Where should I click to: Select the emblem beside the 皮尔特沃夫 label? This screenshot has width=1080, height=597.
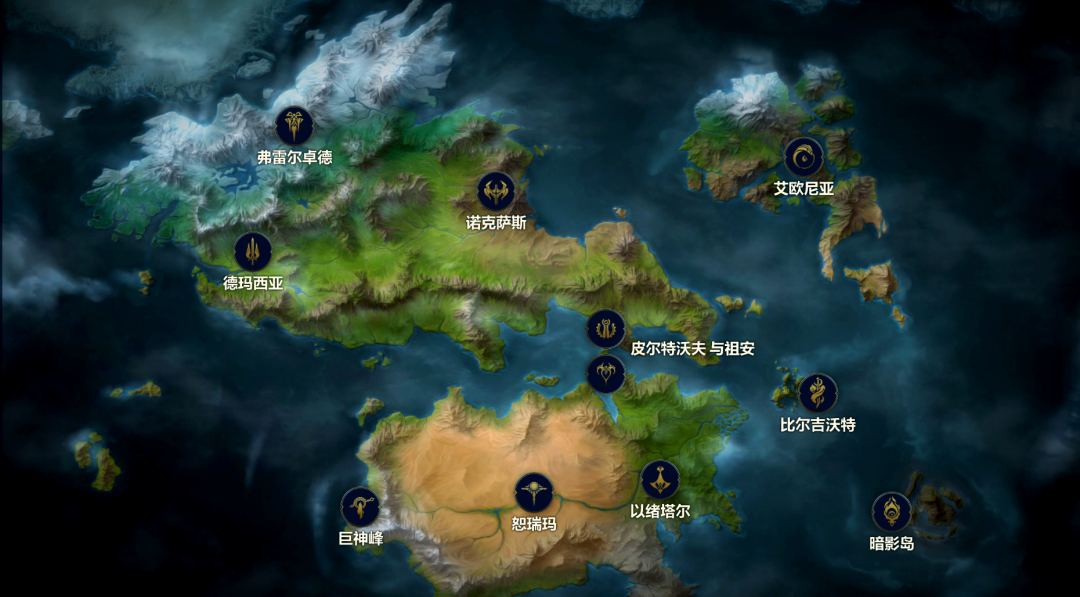(606, 329)
